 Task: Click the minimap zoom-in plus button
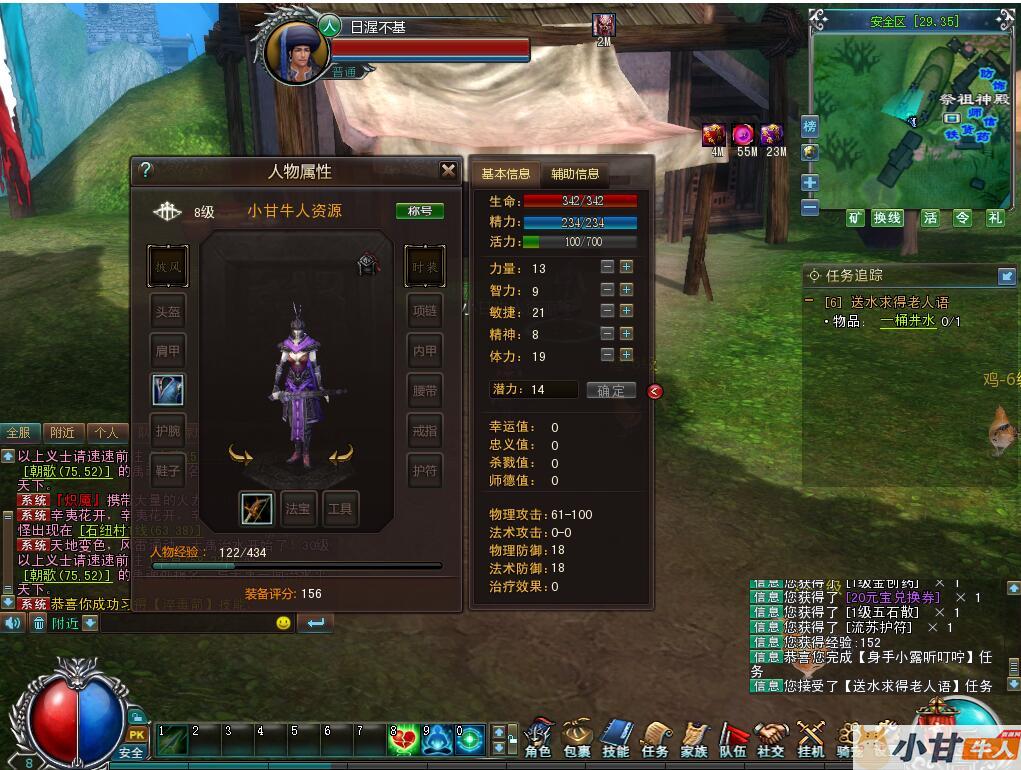(x=810, y=183)
